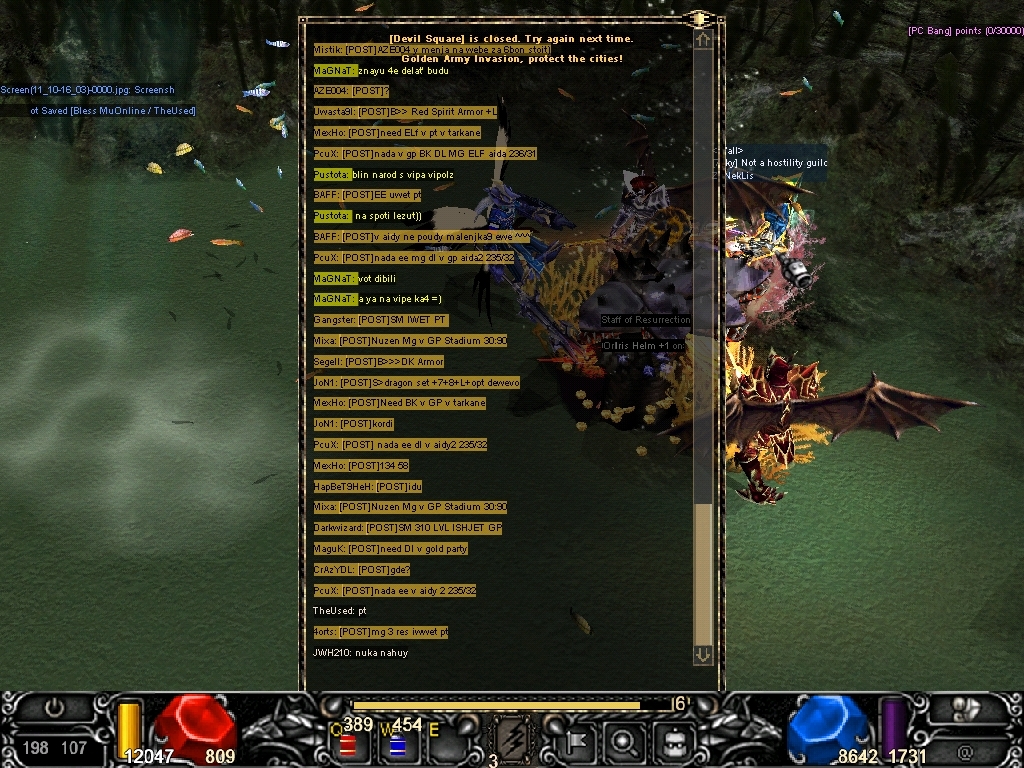This screenshot has height=768, width=1024.
Task: Open the character face button
Action: tap(675, 741)
